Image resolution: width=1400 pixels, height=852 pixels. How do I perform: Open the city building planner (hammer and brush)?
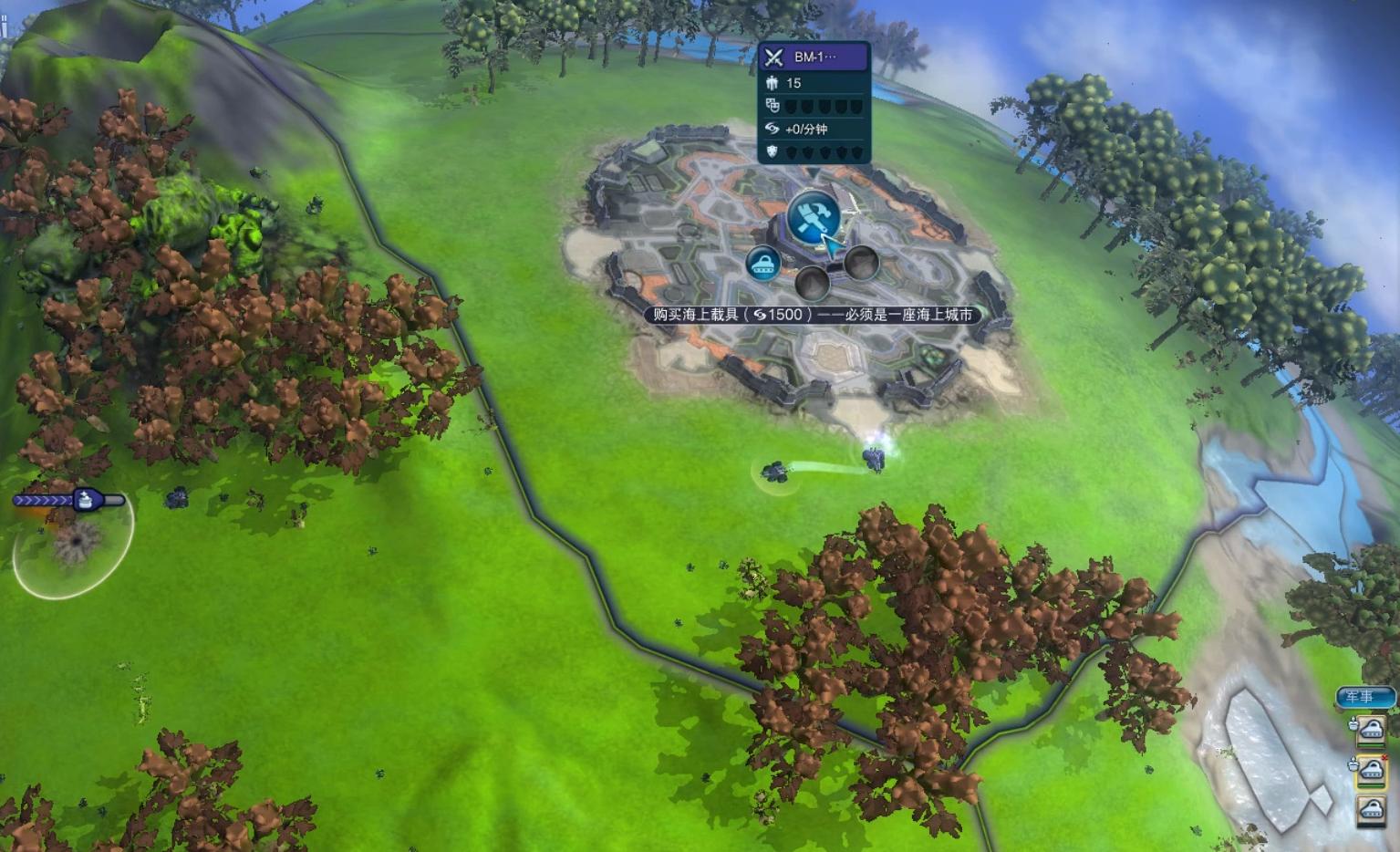(812, 217)
